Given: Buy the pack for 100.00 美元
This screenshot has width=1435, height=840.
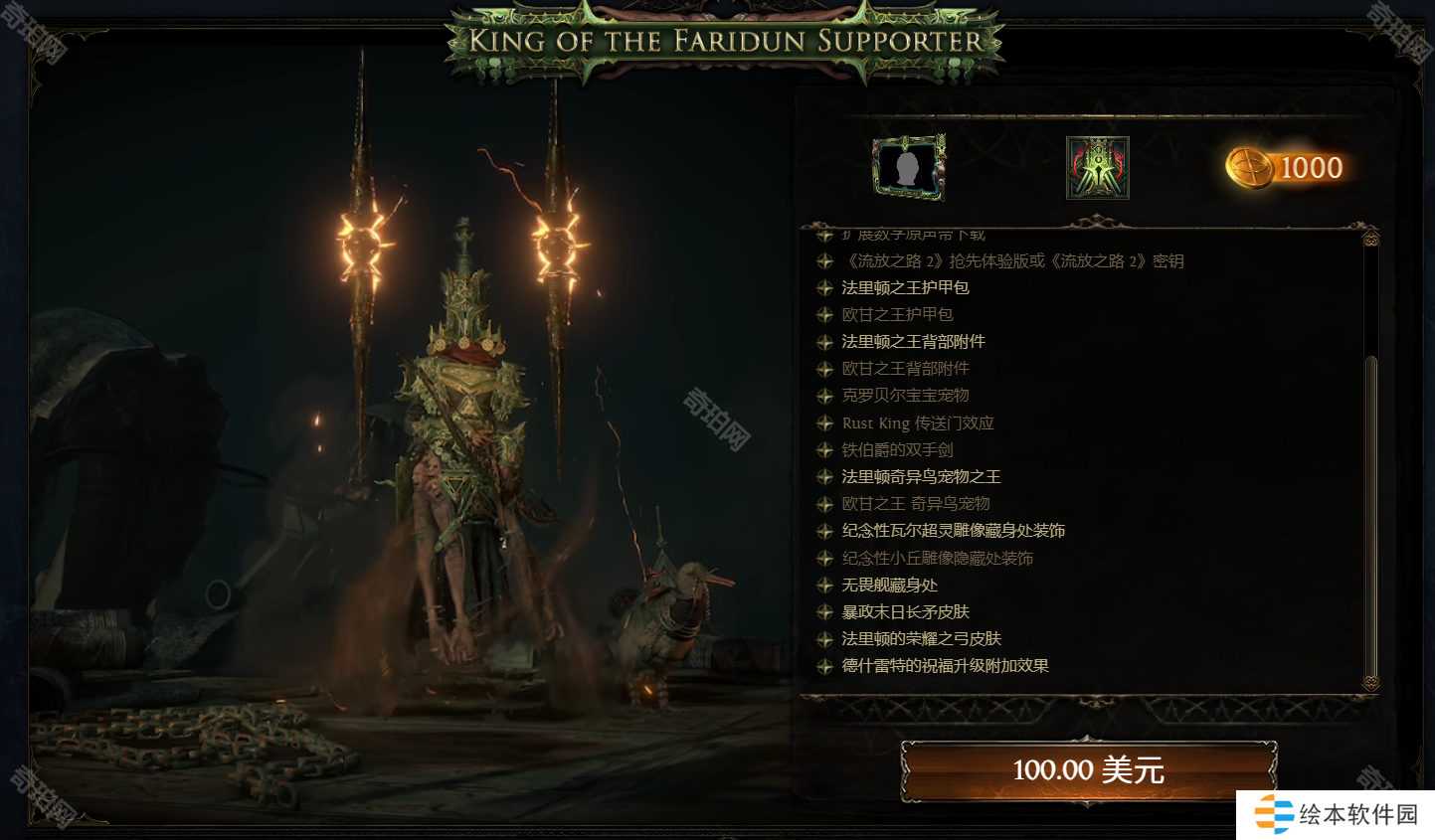Looking at the screenshot, I should pos(1088,770).
